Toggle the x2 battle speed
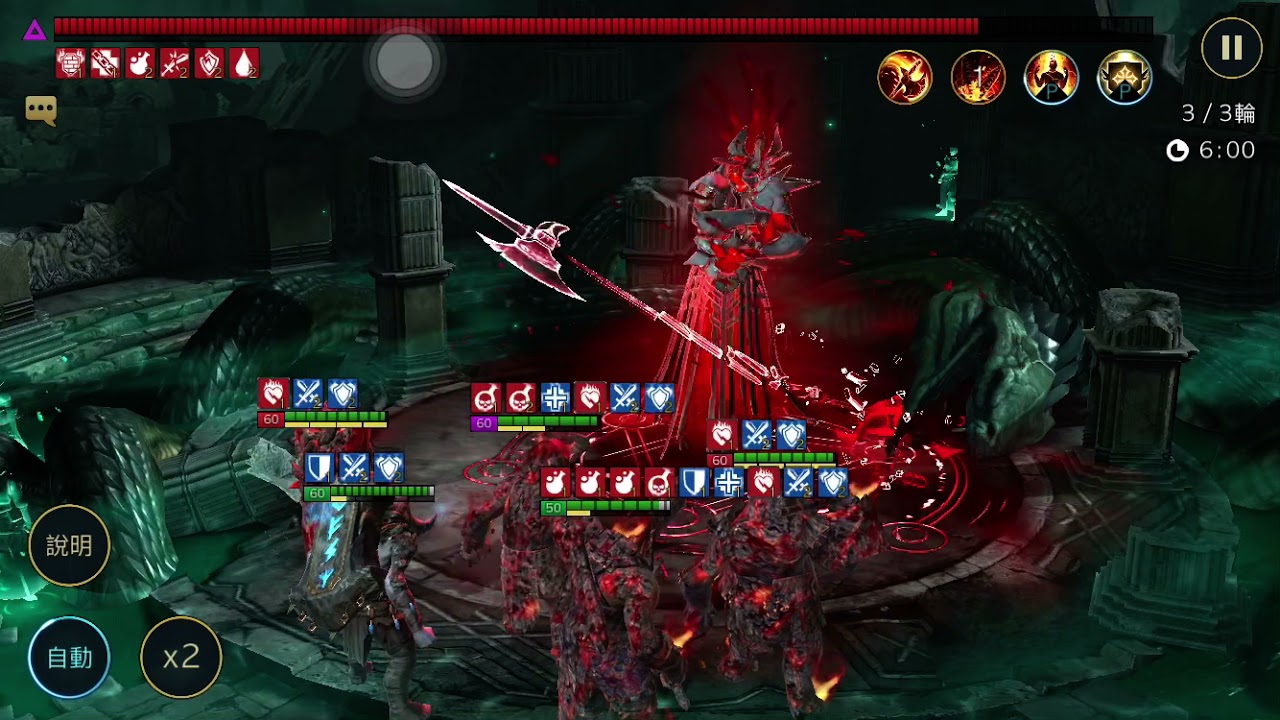This screenshot has height=720, width=1280. tap(181, 657)
